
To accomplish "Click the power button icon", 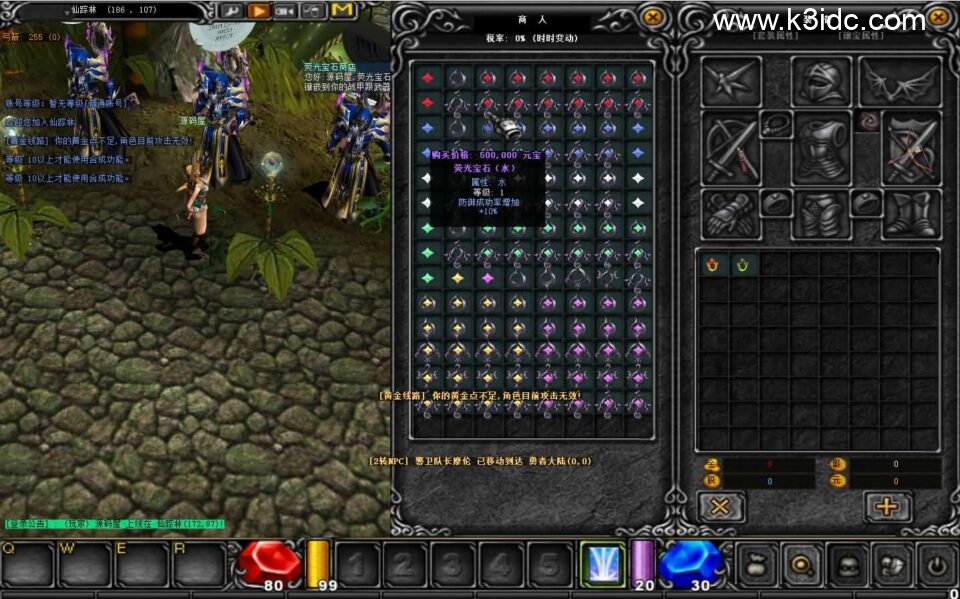I will pos(936,565).
